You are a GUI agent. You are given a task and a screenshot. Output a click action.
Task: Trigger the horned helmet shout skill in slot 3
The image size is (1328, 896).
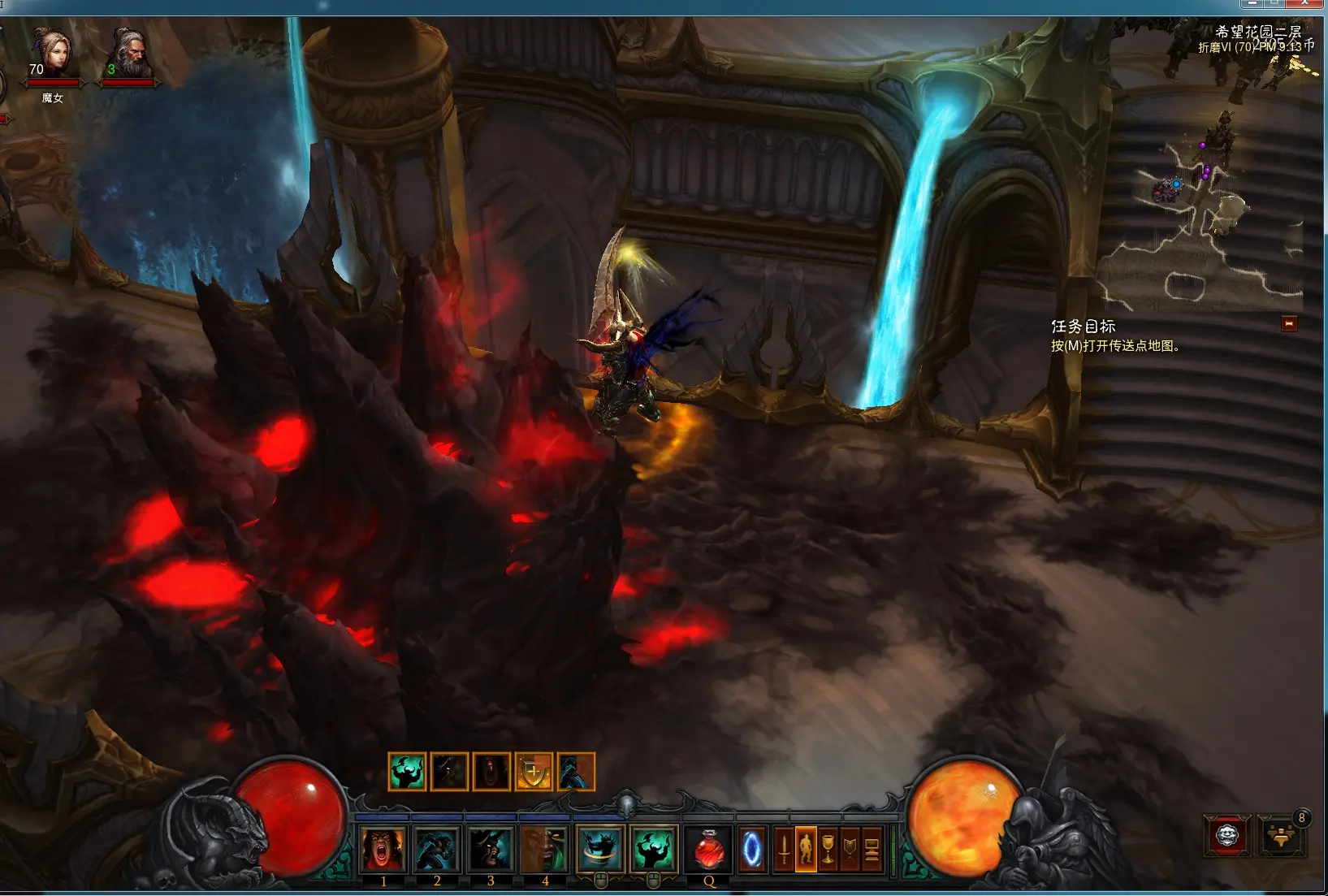[x=491, y=850]
